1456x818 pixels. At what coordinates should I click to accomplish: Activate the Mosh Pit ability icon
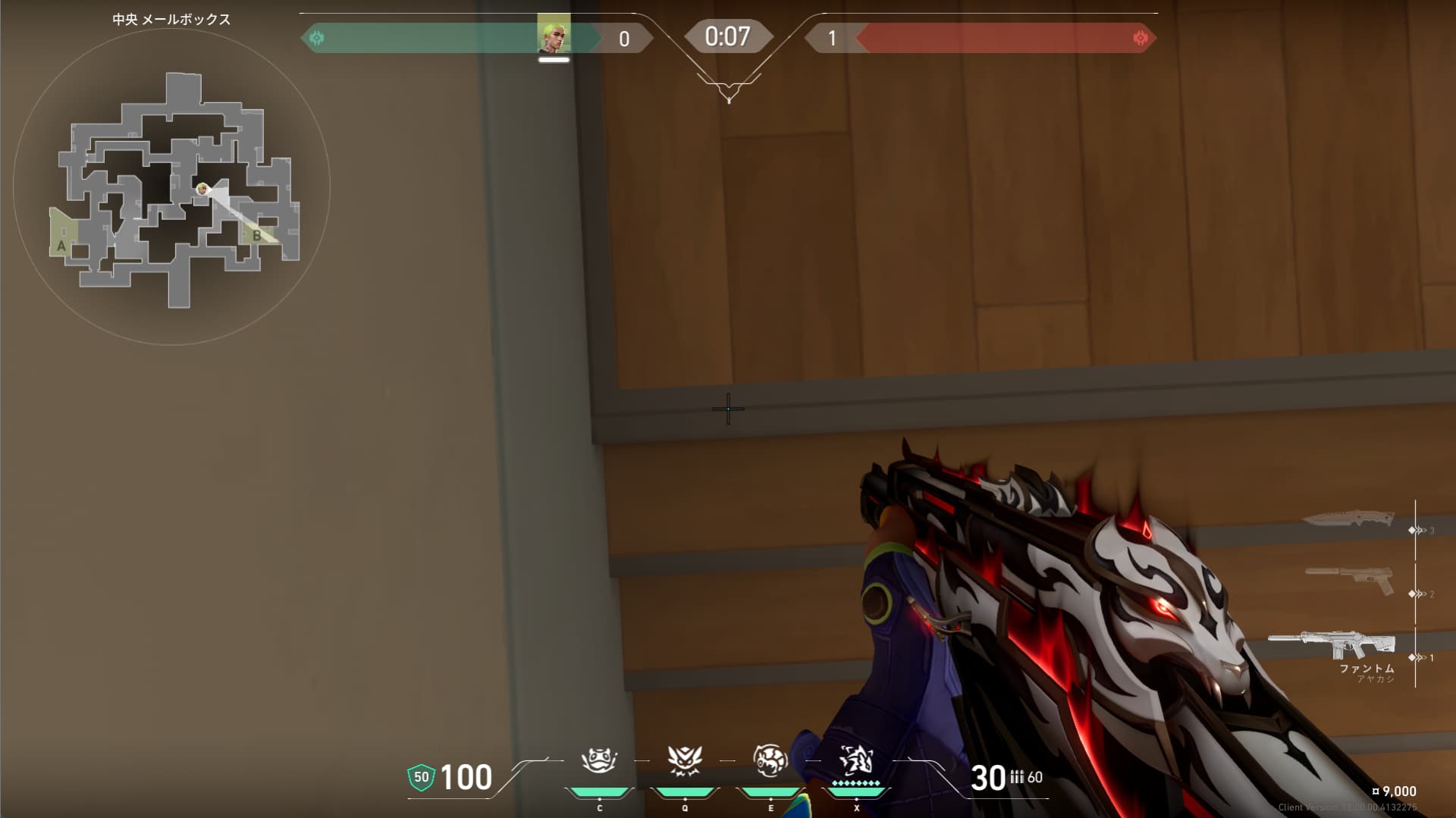(599, 760)
